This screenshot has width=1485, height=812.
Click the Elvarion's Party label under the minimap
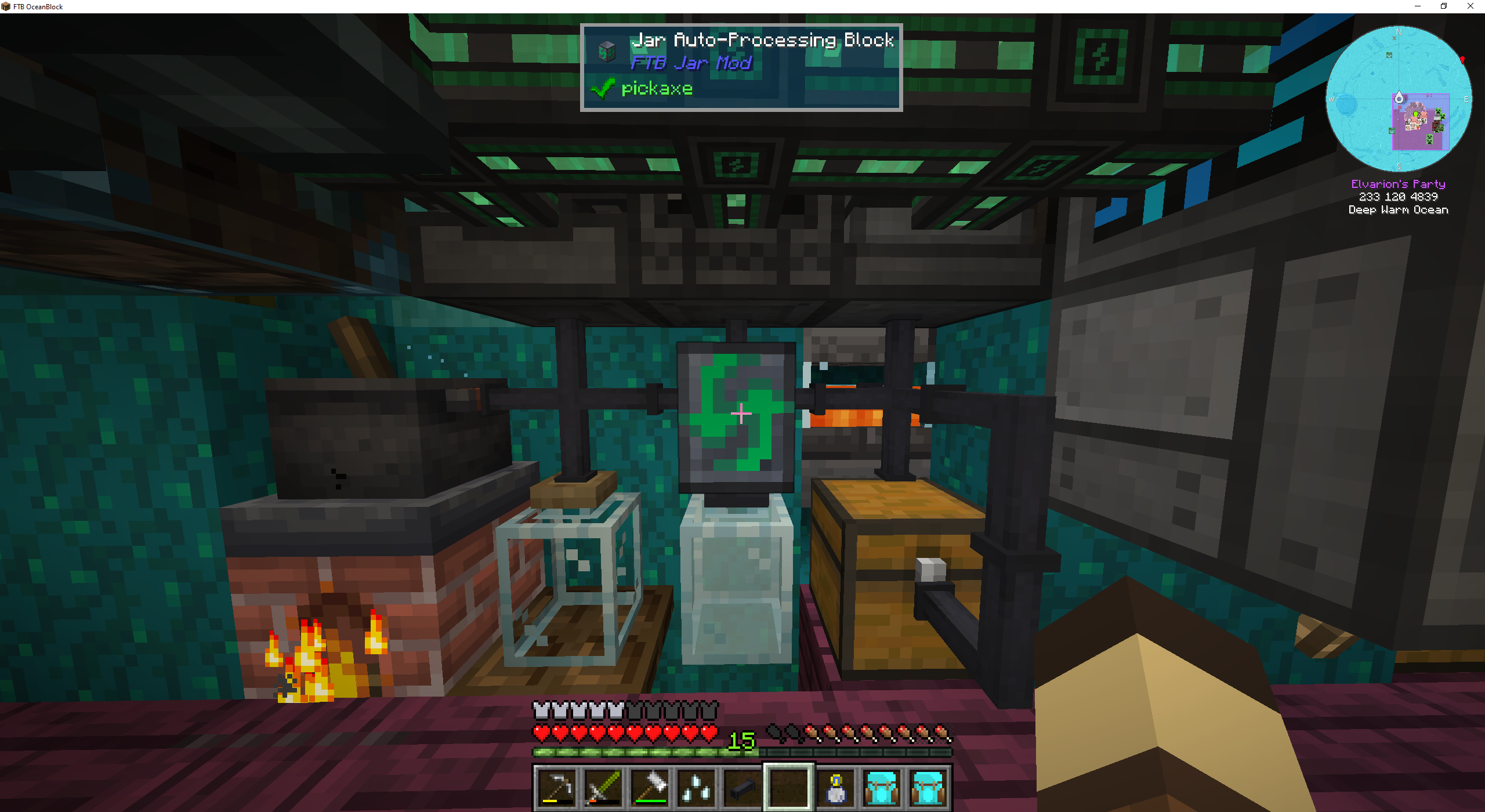1399,184
